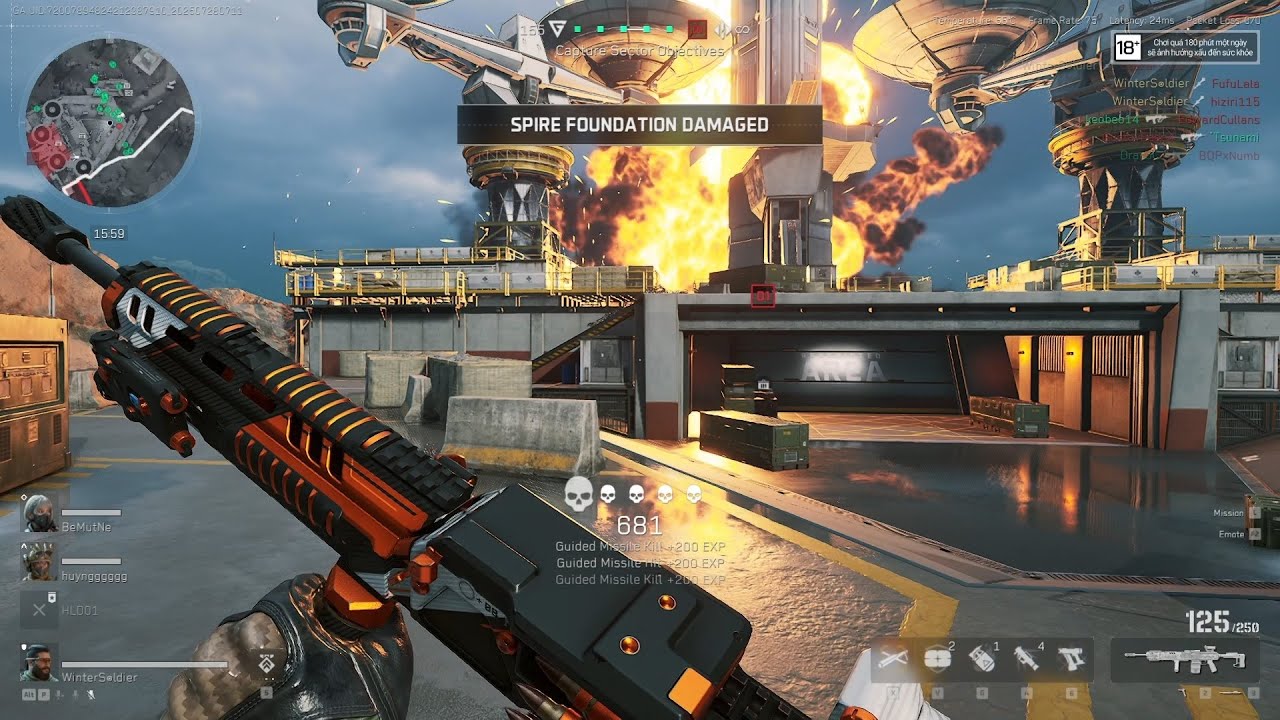Image resolution: width=1280 pixels, height=720 pixels.
Task: Select teammate BeMutNe's portrait
Action: point(38,513)
